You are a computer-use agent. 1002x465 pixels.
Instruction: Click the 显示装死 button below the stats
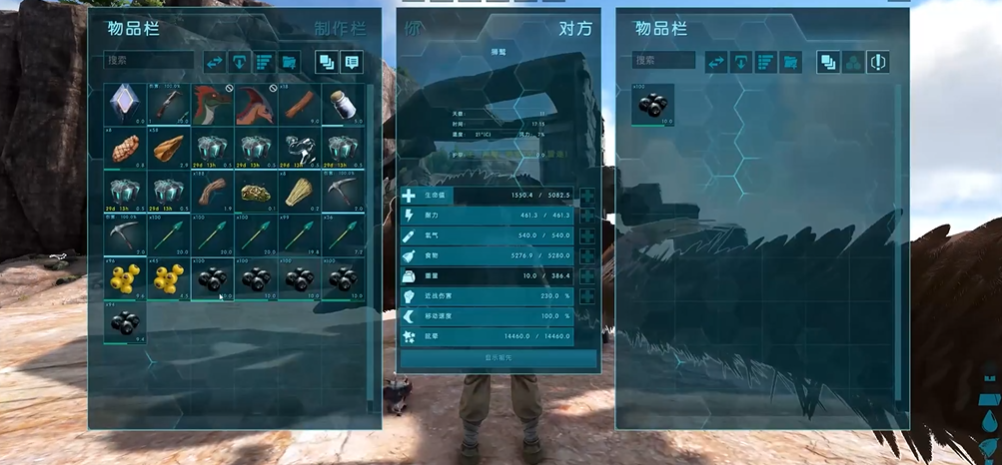[x=499, y=358]
